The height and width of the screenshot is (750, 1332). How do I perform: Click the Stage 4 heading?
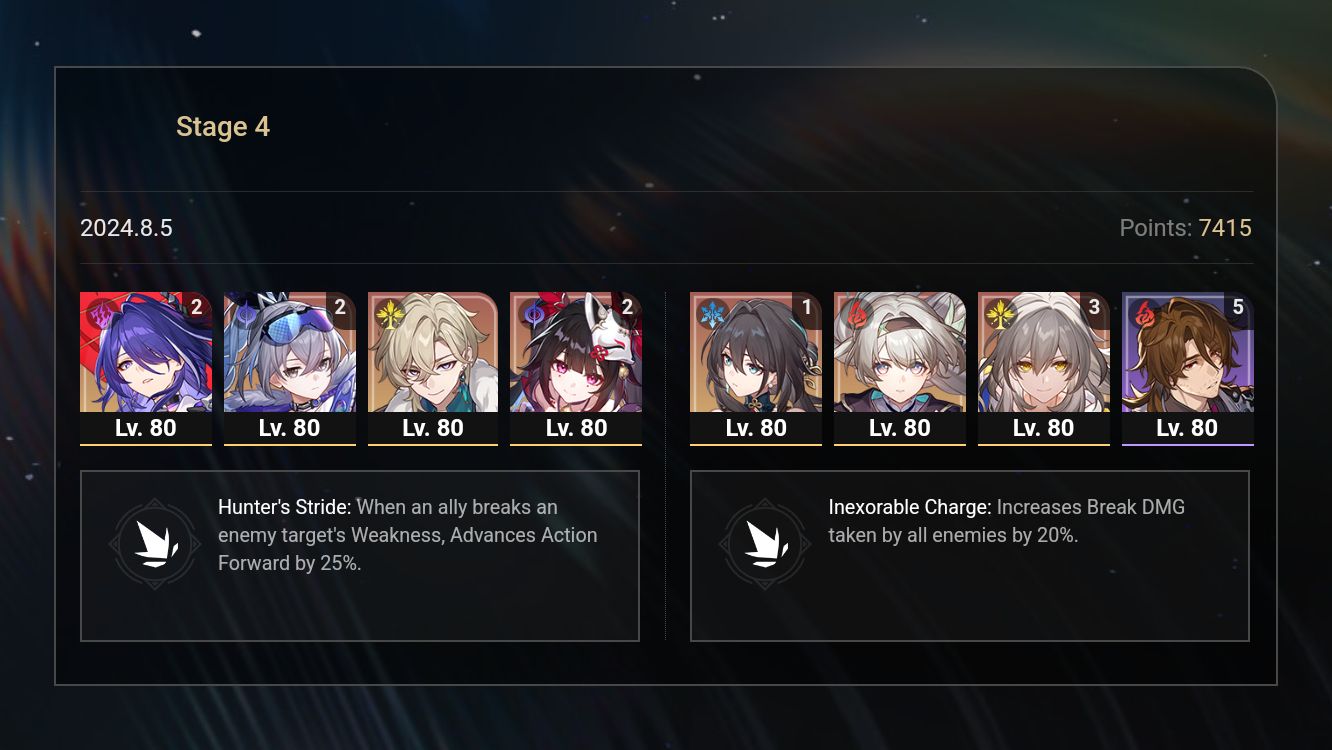click(x=222, y=126)
